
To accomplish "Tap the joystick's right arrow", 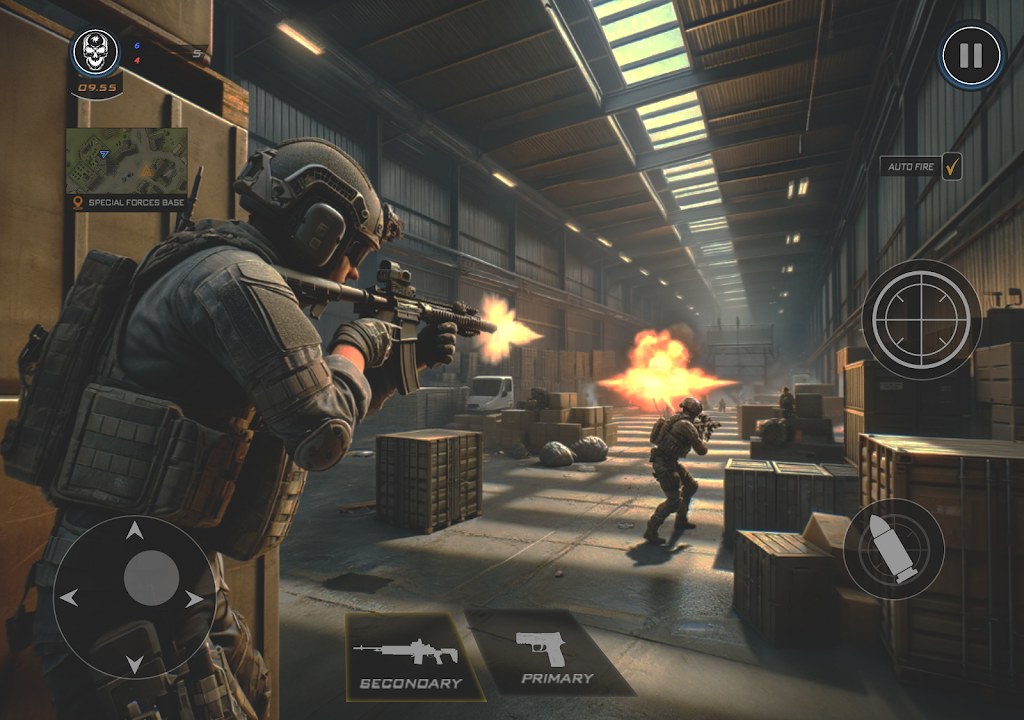I will click(x=193, y=600).
